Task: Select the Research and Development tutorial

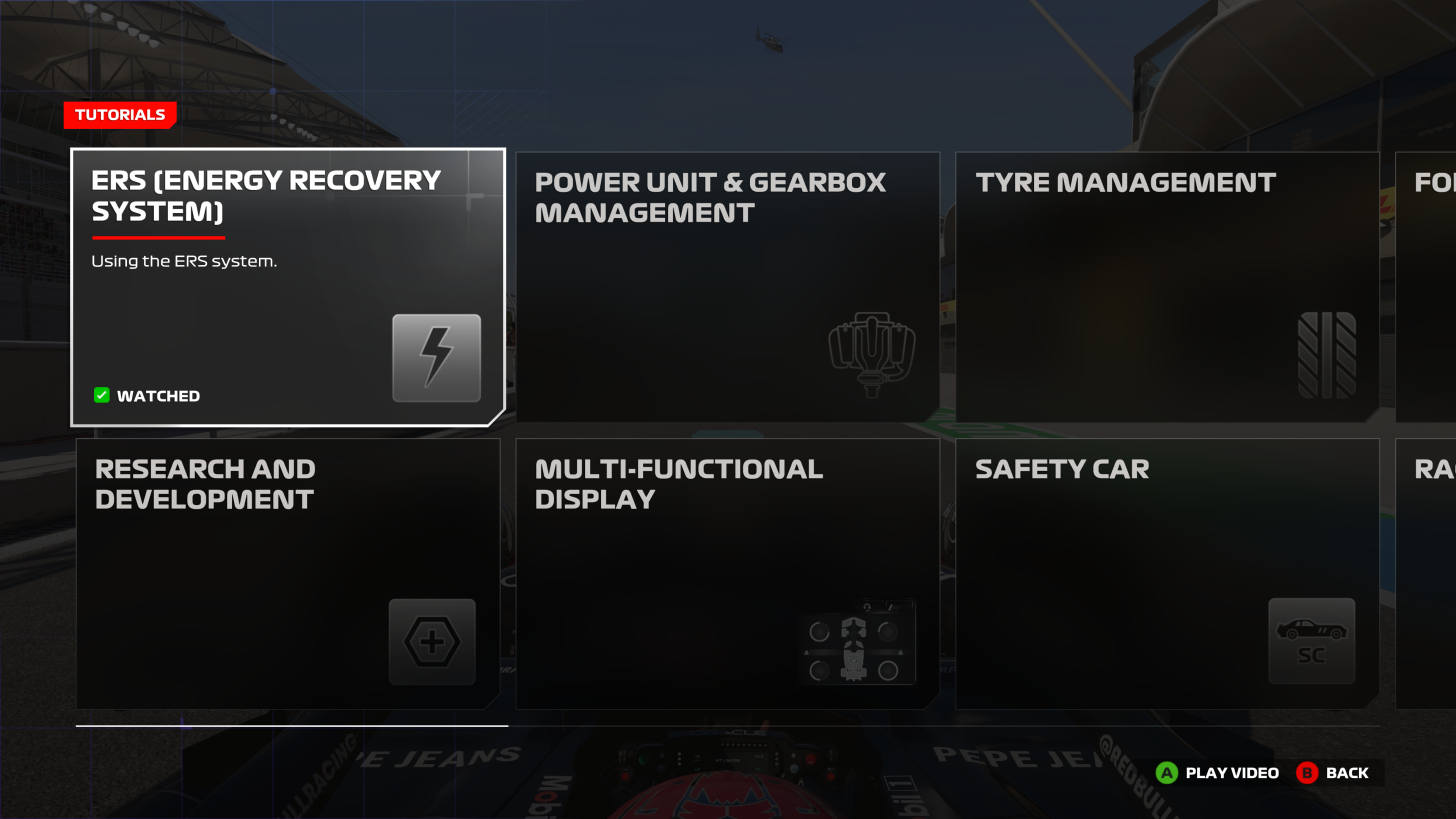Action: 288,573
